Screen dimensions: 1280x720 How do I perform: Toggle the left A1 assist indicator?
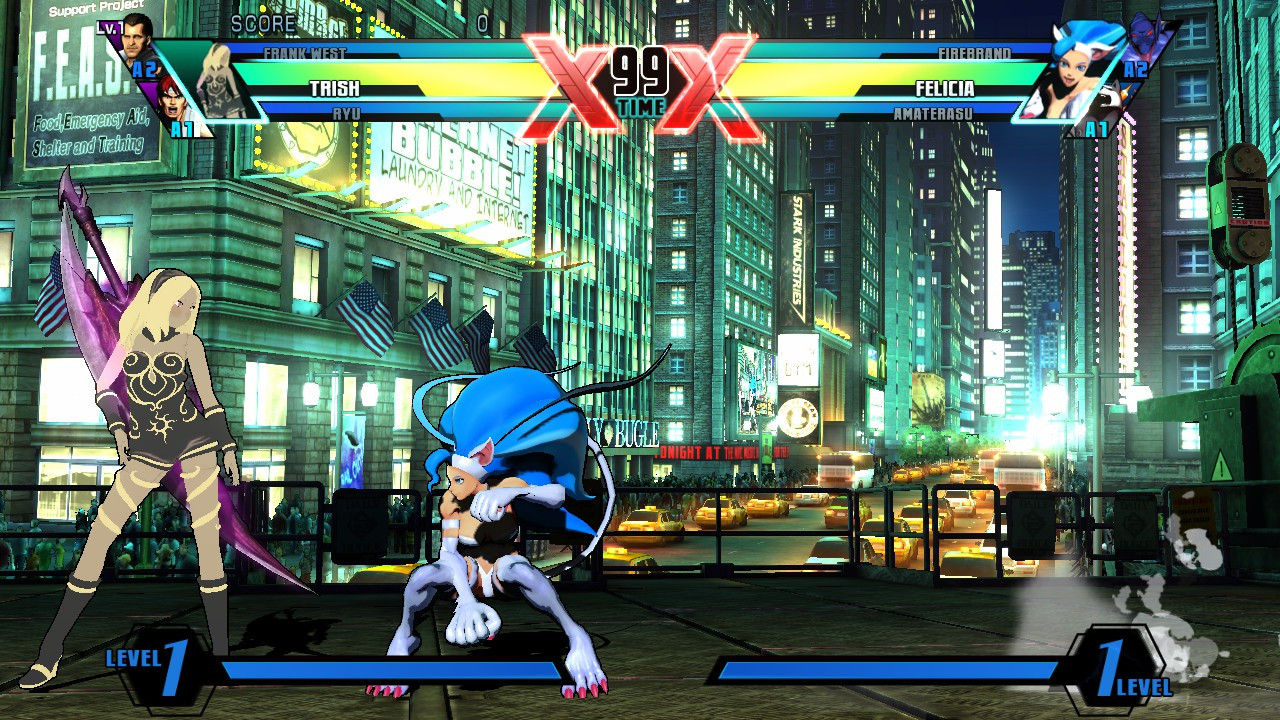(x=183, y=127)
